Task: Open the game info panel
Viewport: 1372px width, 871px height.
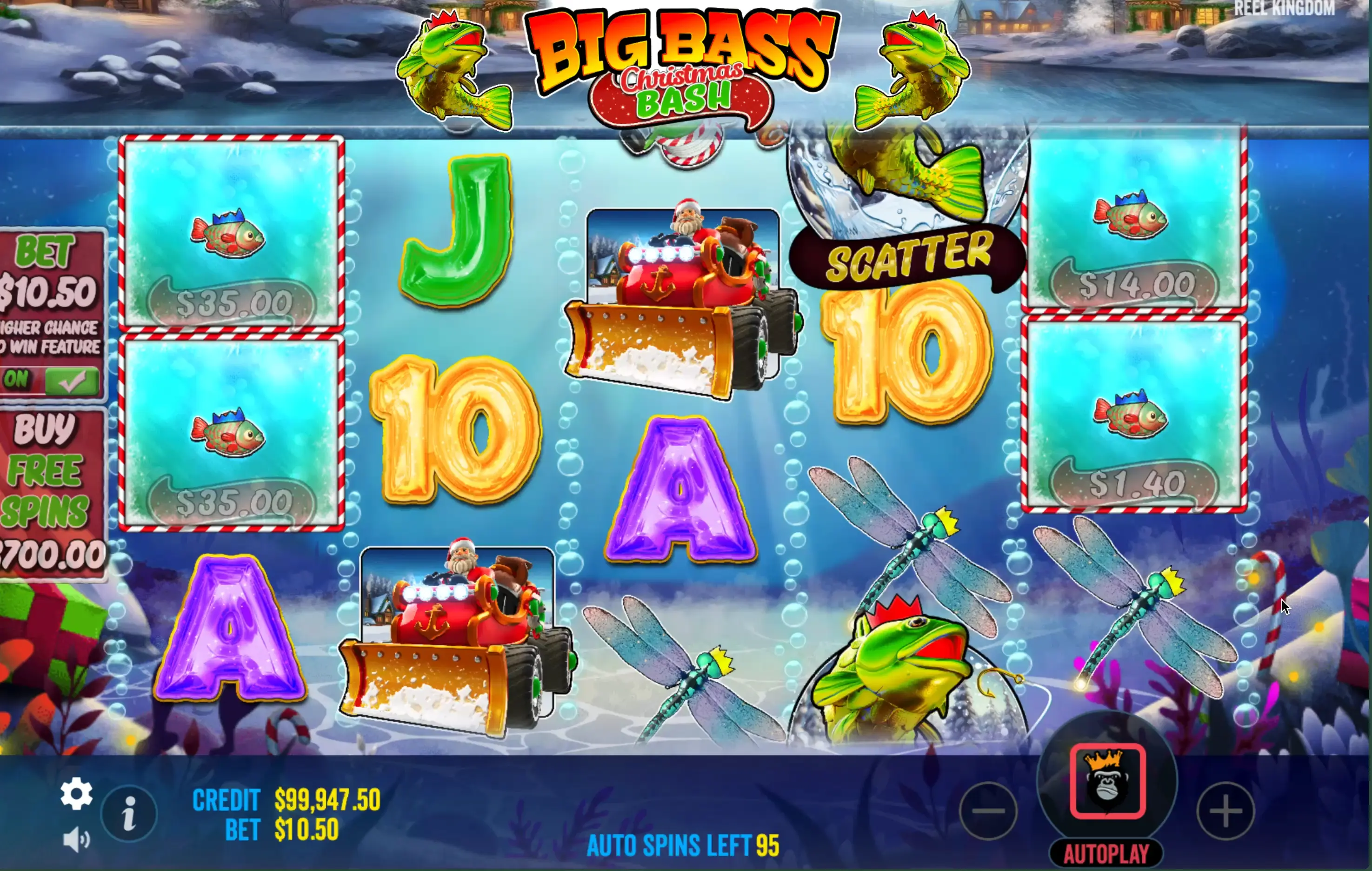Action: [x=129, y=813]
